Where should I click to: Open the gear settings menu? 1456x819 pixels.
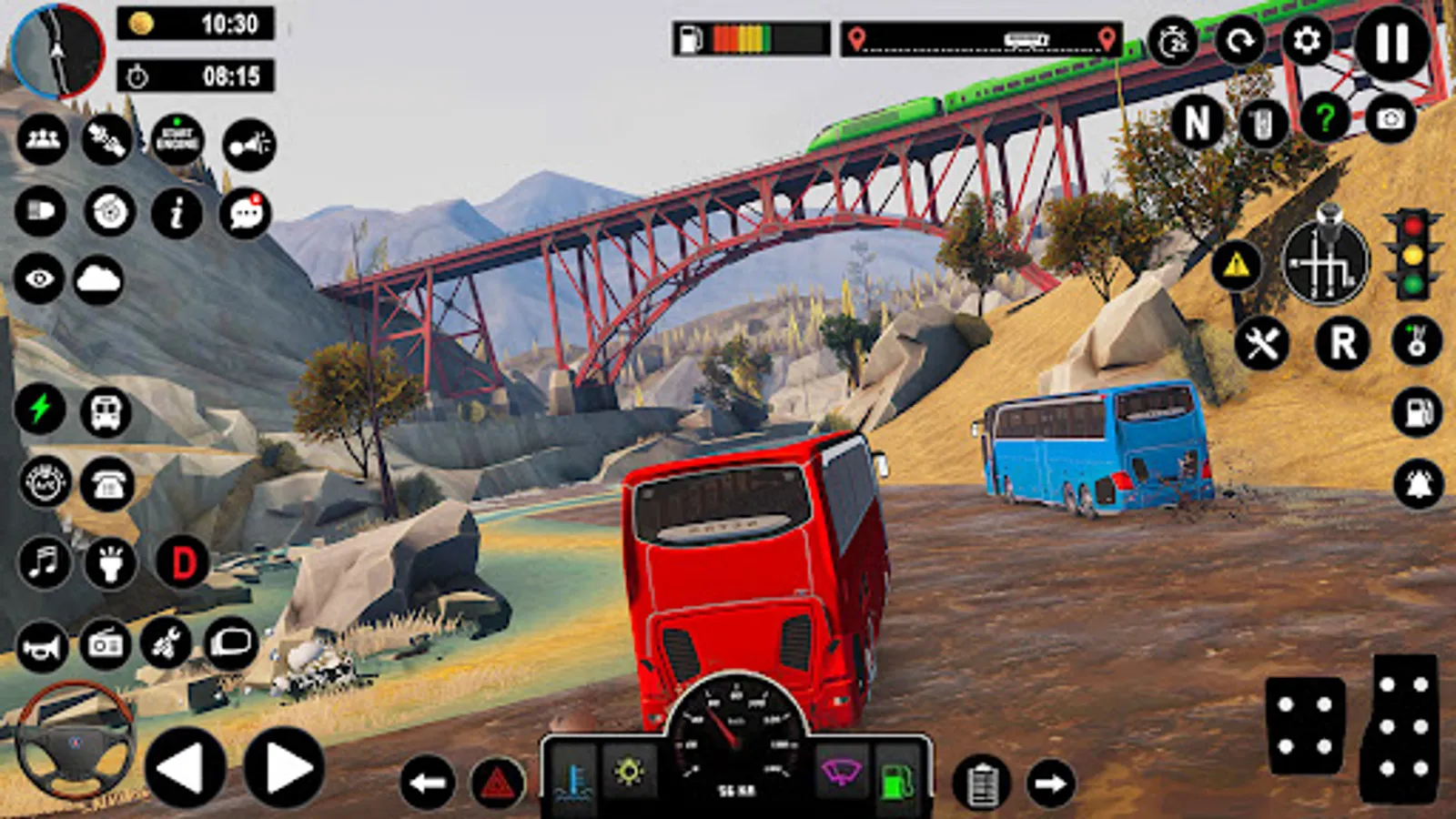pyautogui.click(x=1307, y=41)
